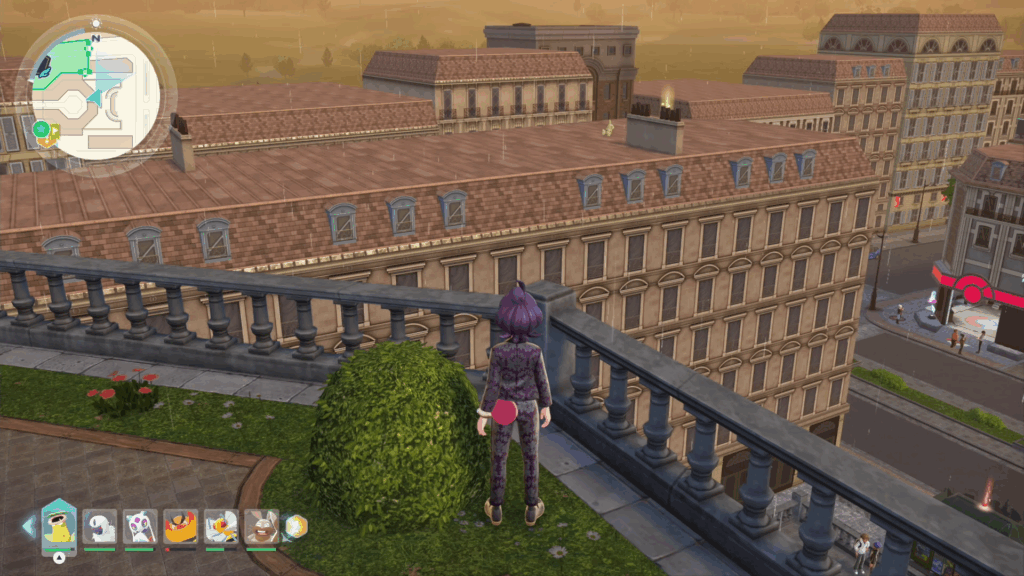The image size is (1024, 576).
Task: Click the left arrow beside the party bar
Action: click(x=28, y=526)
